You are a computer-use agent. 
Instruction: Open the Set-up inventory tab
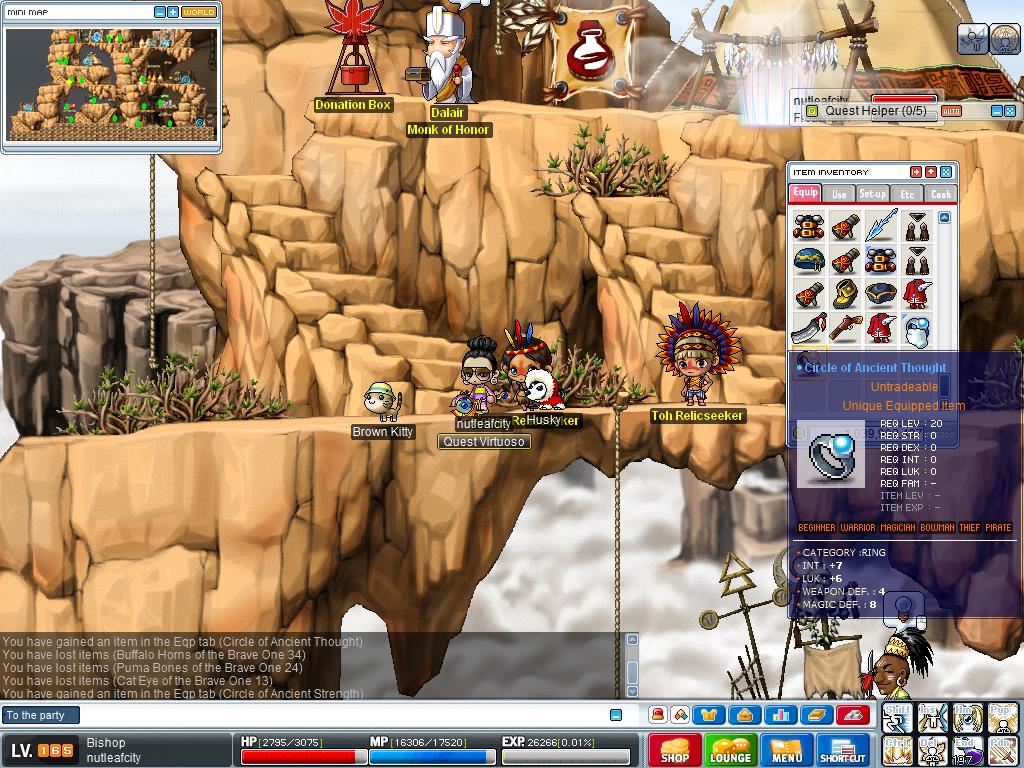click(872, 193)
